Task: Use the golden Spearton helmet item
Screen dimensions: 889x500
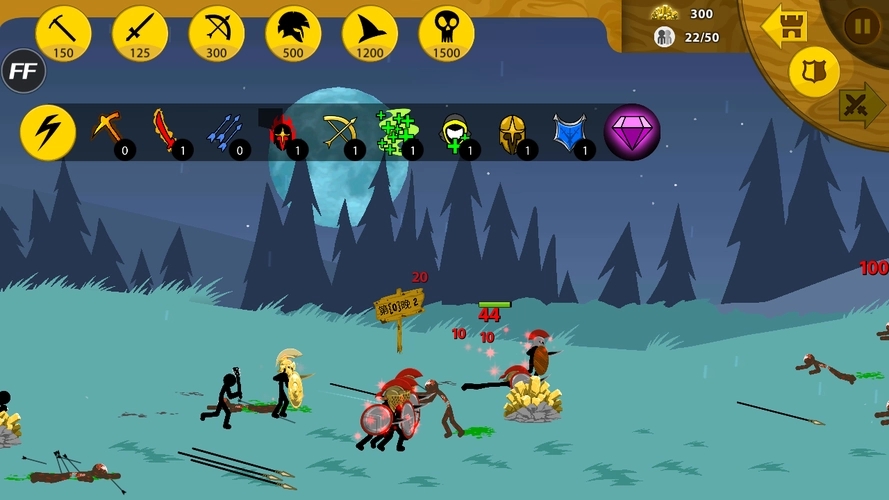Action: (512, 132)
